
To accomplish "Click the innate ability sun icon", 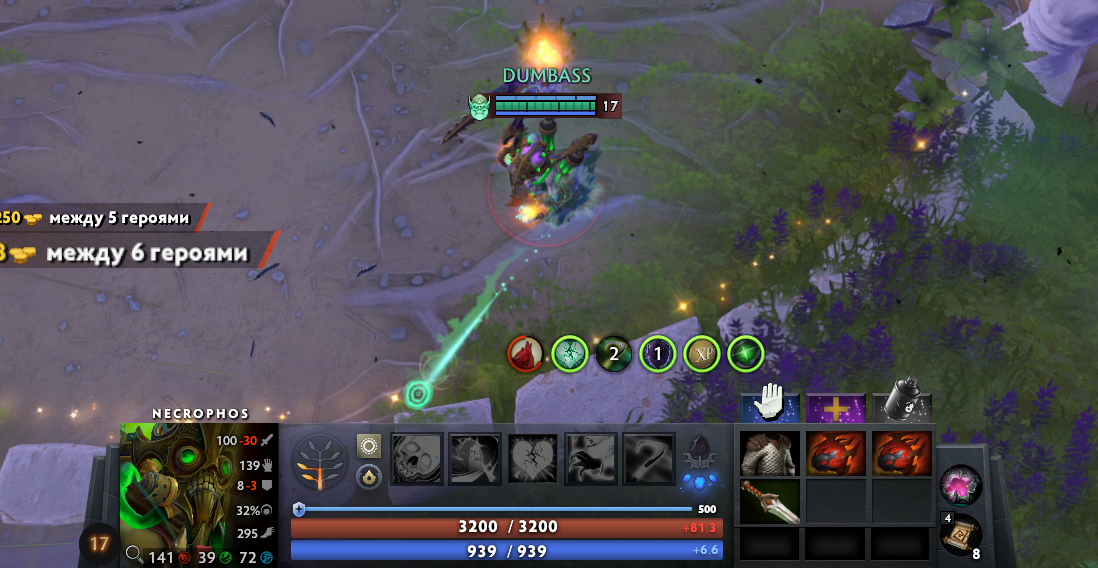I will 369,446.
